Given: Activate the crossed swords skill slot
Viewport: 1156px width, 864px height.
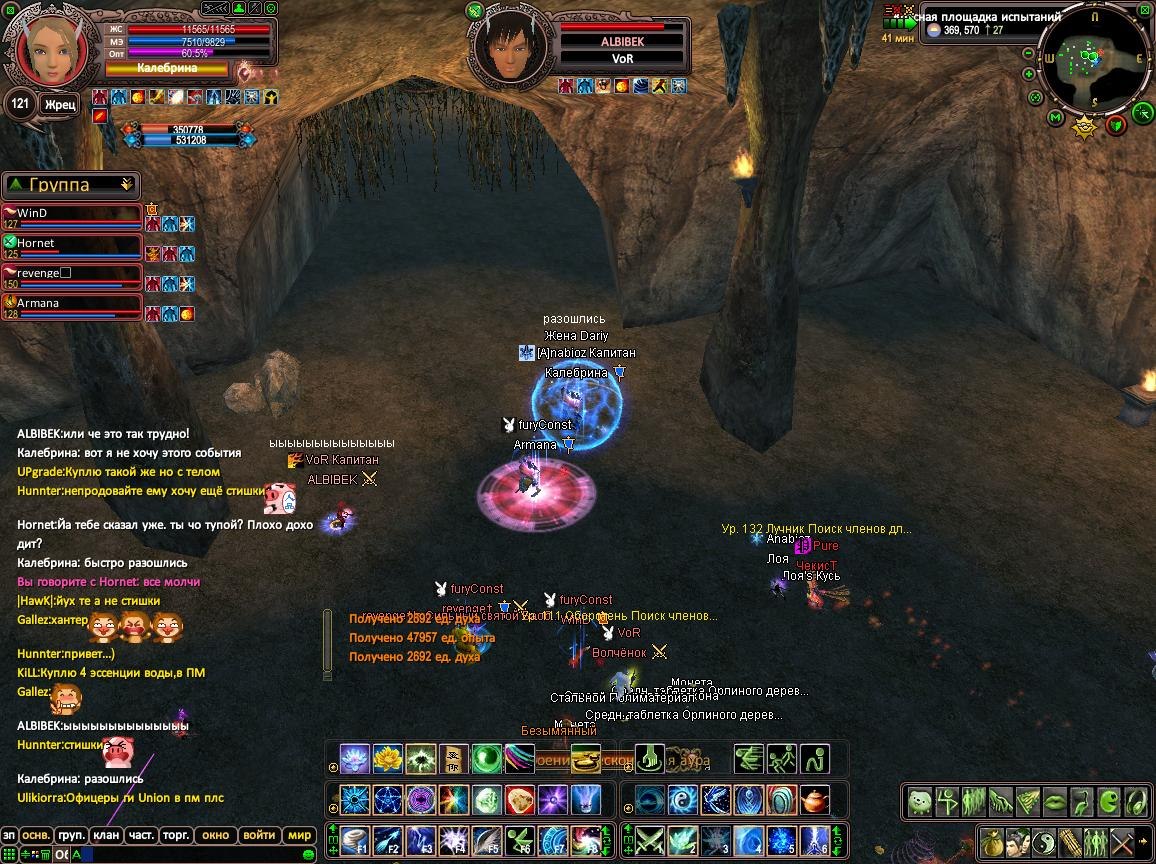Looking at the screenshot, I should 651,839.
